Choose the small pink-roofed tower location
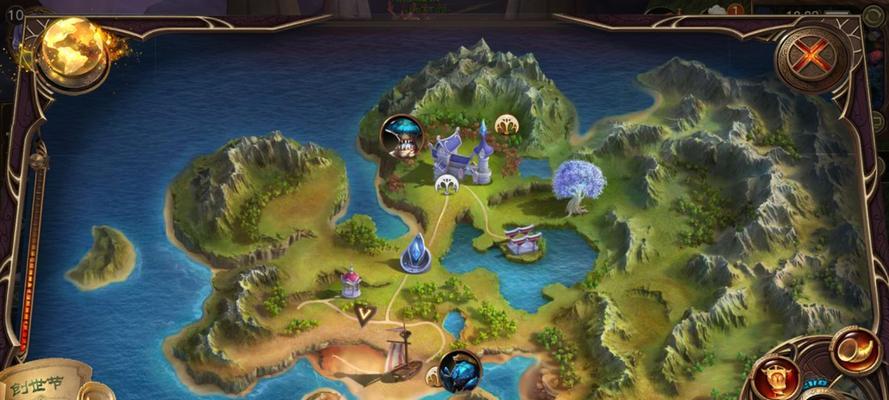Image resolution: width=889 pixels, height=400 pixels. 351,282
